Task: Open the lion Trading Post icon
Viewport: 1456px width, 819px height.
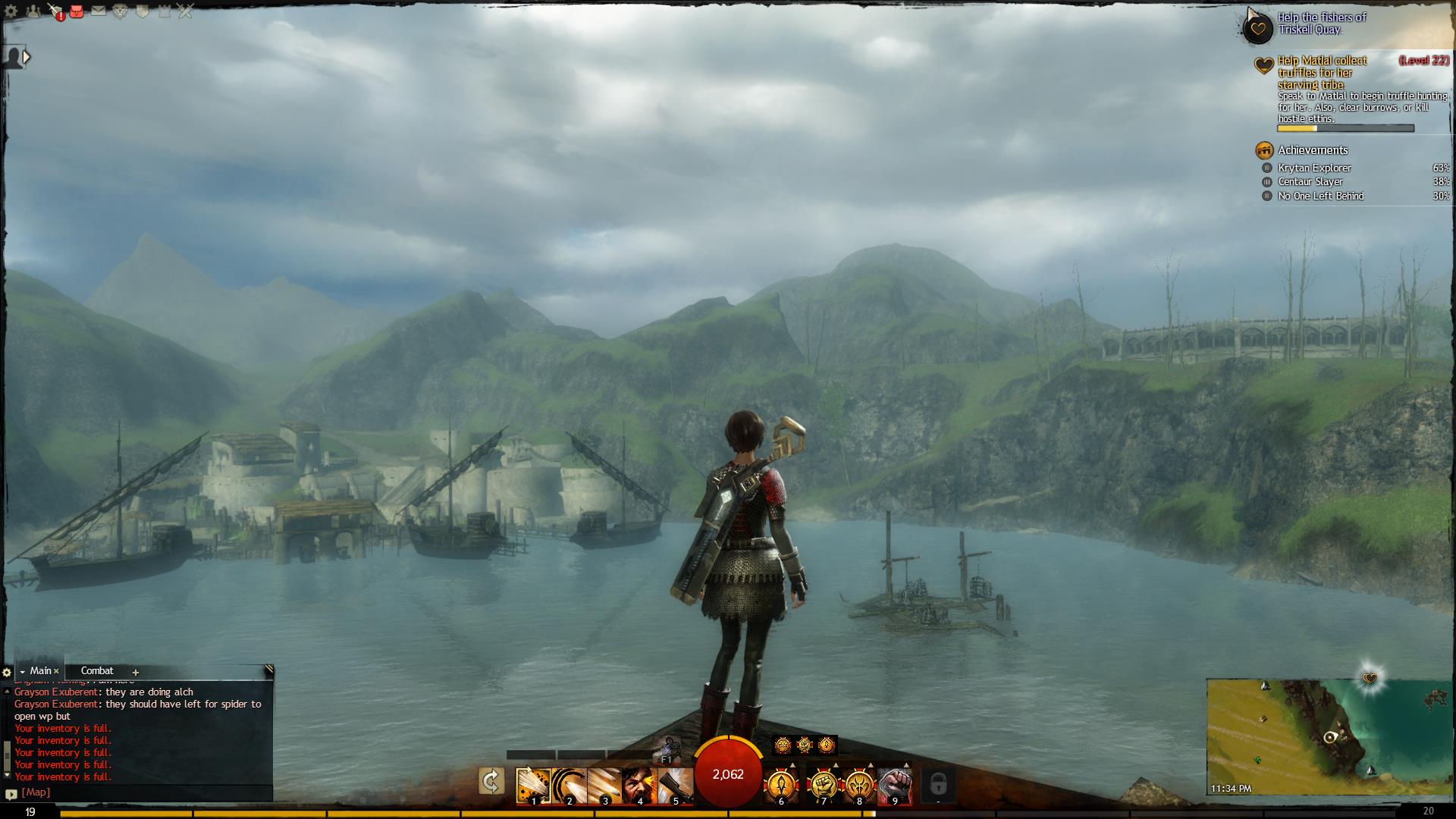Action: [120, 11]
